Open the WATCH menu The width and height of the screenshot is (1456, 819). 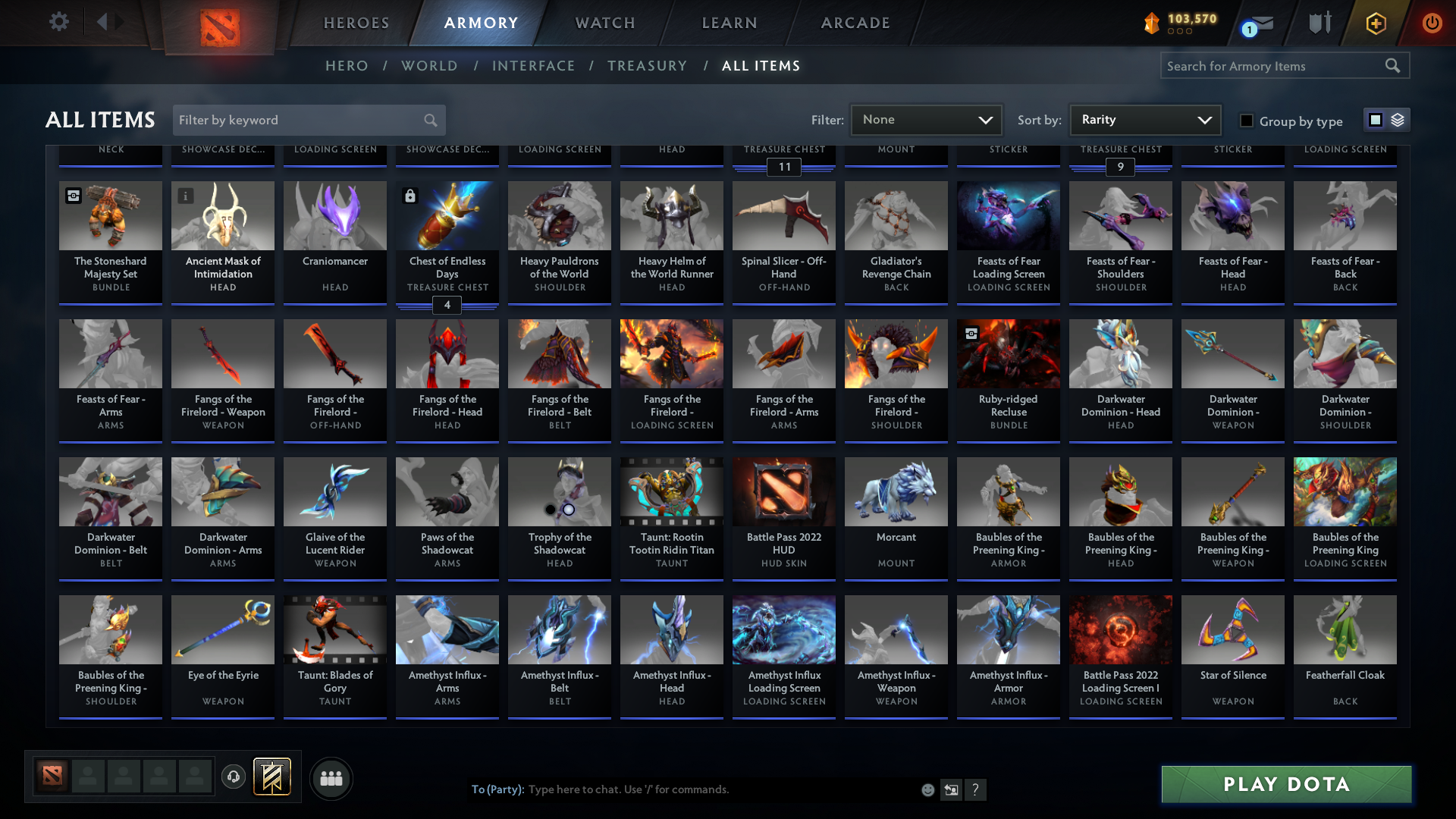click(604, 23)
